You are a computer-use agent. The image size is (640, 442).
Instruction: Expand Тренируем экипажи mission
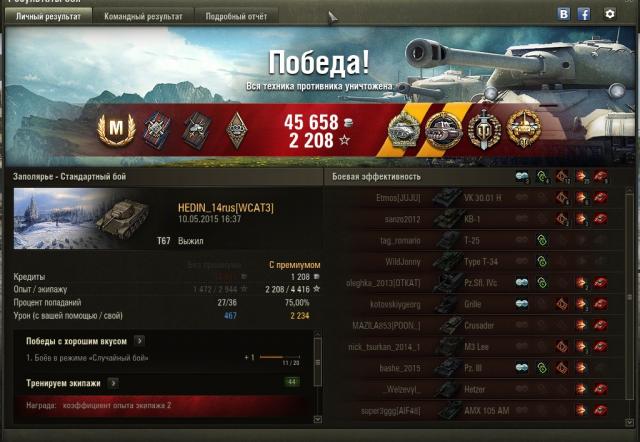(113, 382)
